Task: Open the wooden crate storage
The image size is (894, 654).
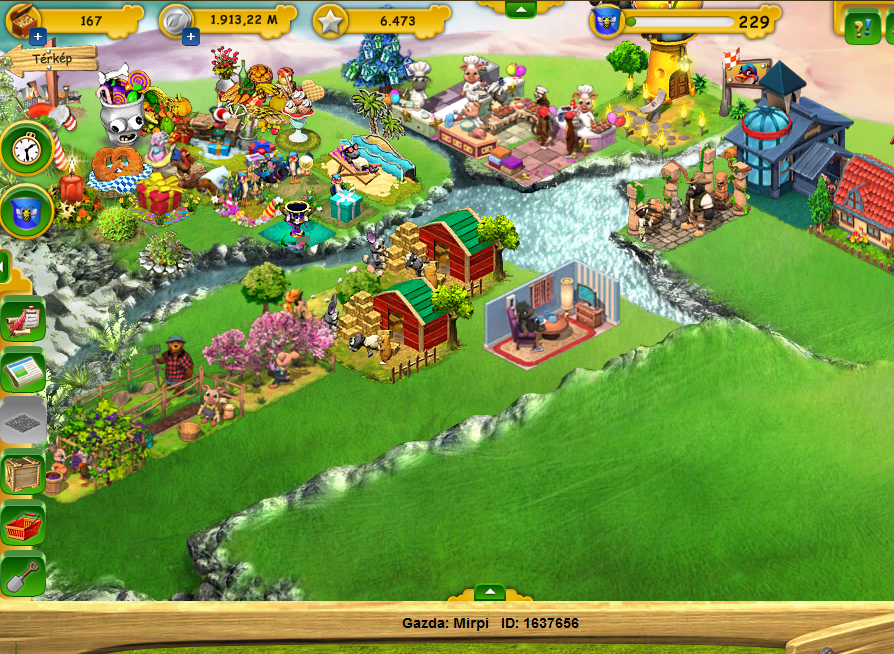Action: pyautogui.click(x=23, y=472)
